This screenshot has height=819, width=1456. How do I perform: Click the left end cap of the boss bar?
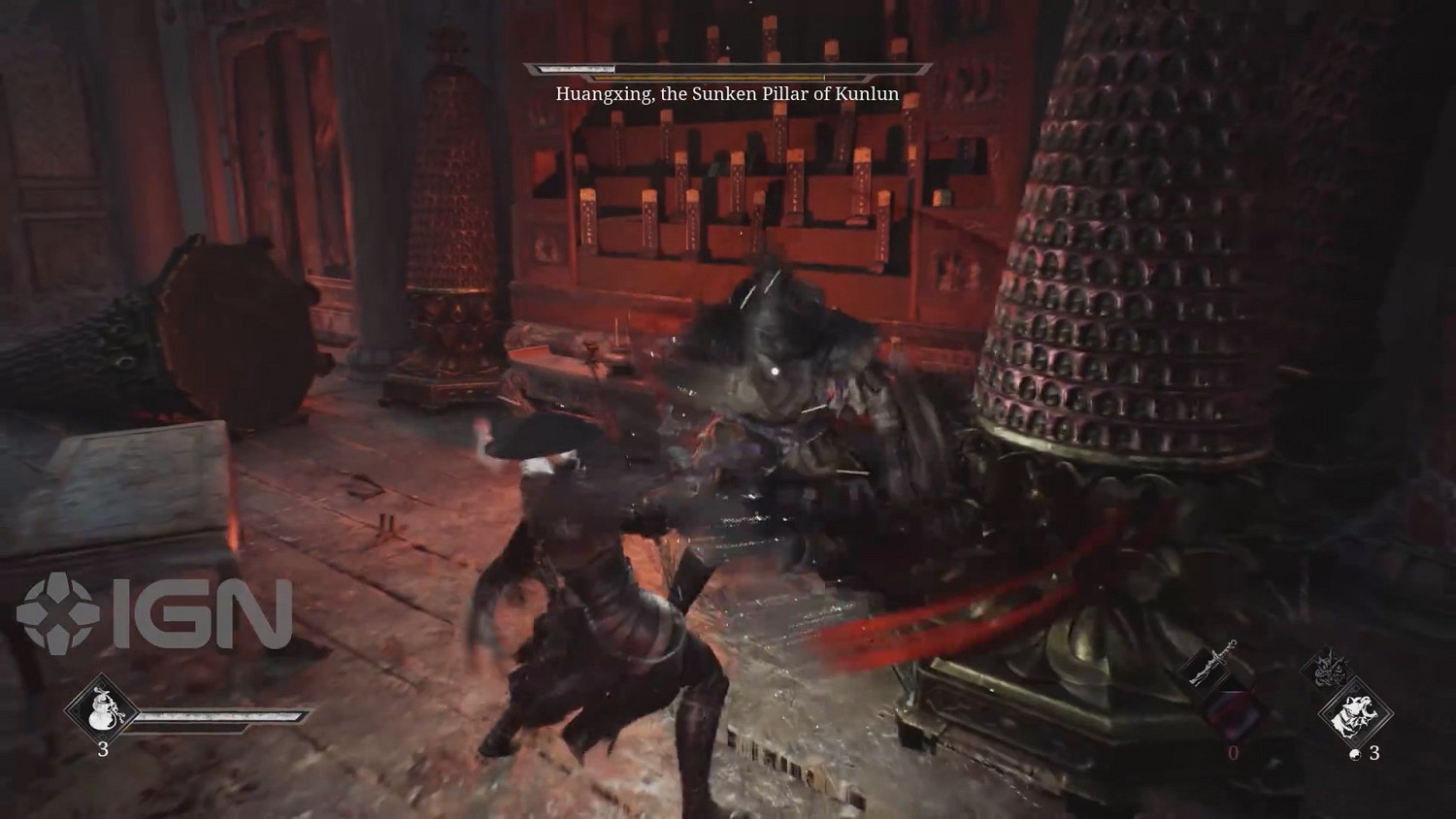point(531,70)
